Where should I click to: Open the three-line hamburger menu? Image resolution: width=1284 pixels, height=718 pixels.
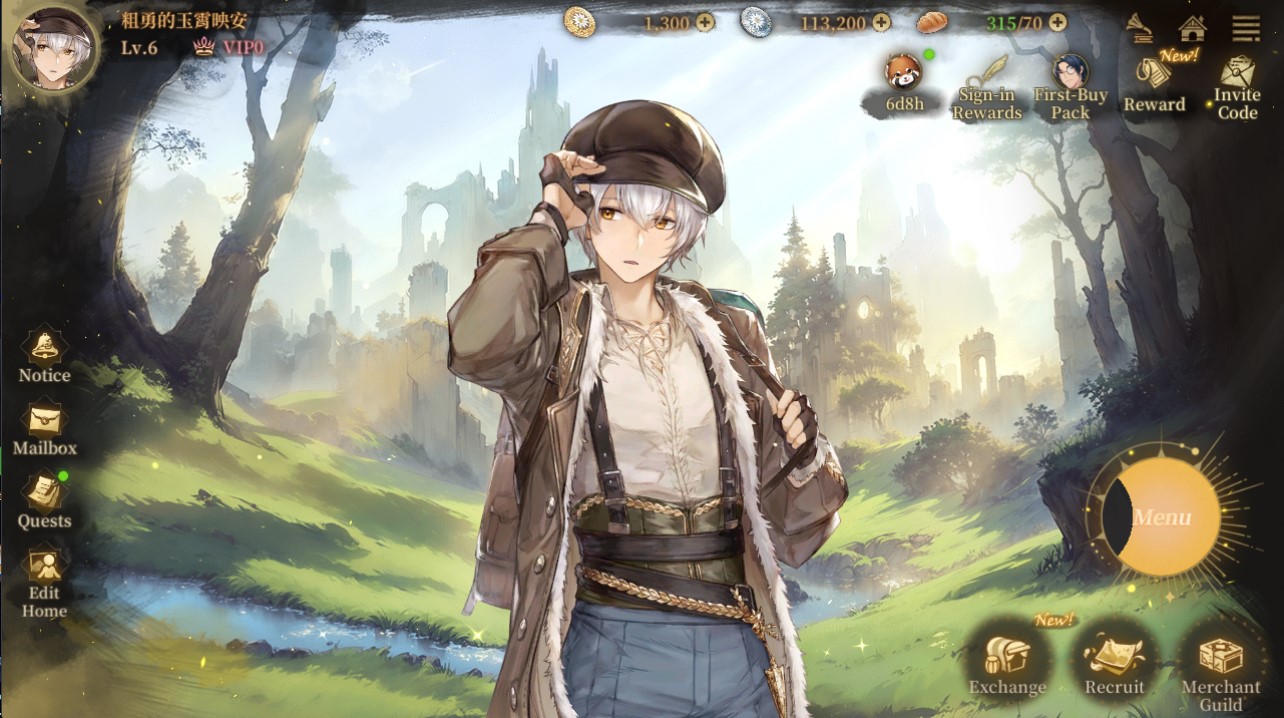coord(1246,27)
